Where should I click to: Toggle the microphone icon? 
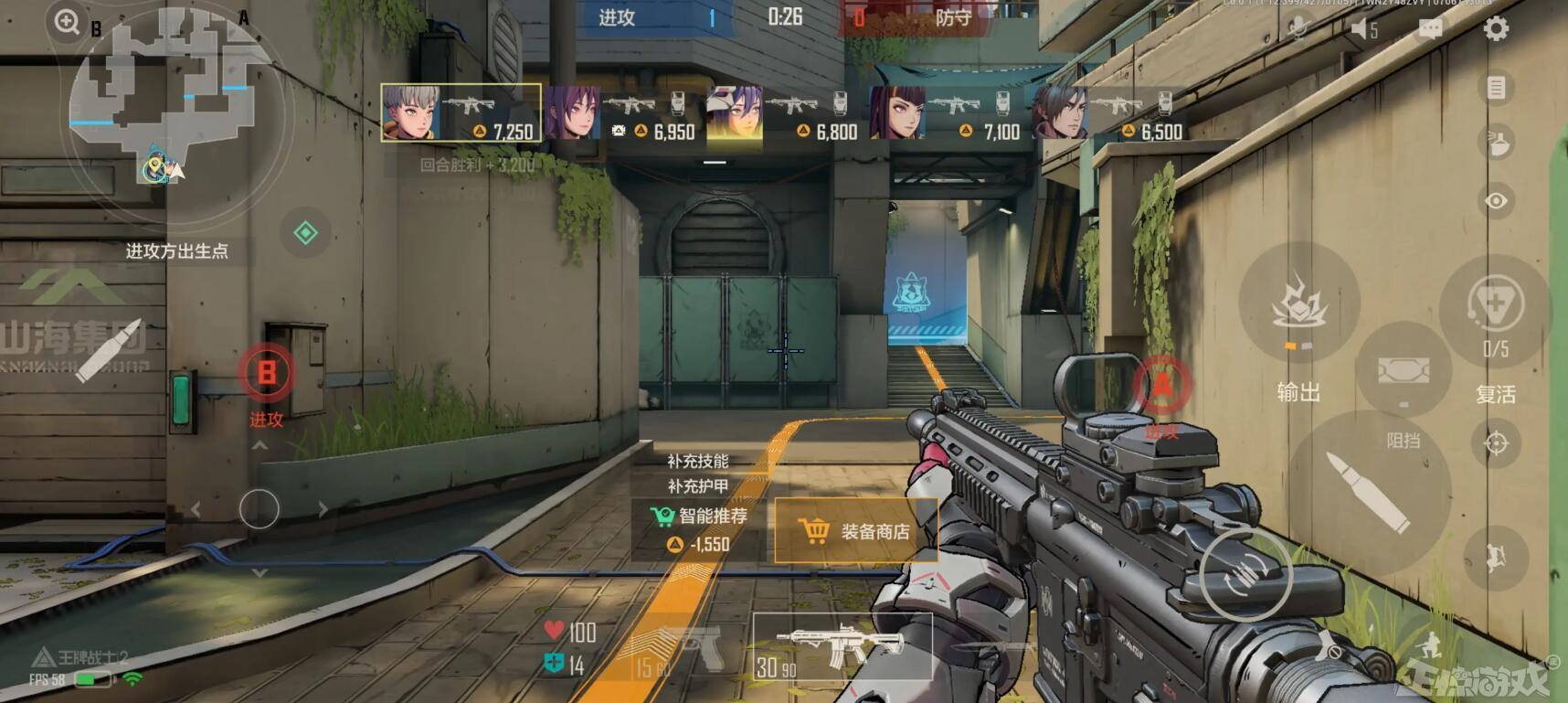point(1296,28)
